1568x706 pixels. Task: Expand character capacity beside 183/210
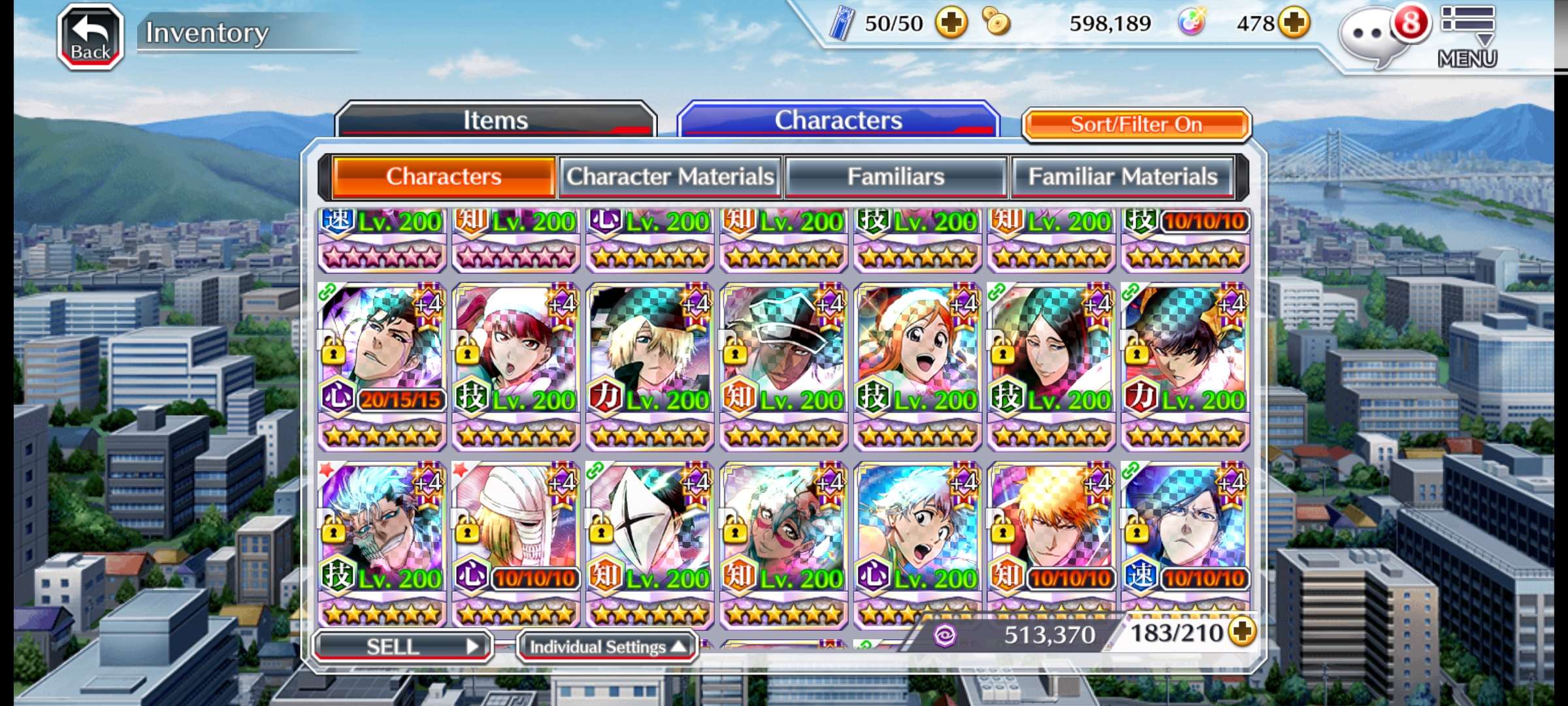coord(1242,632)
